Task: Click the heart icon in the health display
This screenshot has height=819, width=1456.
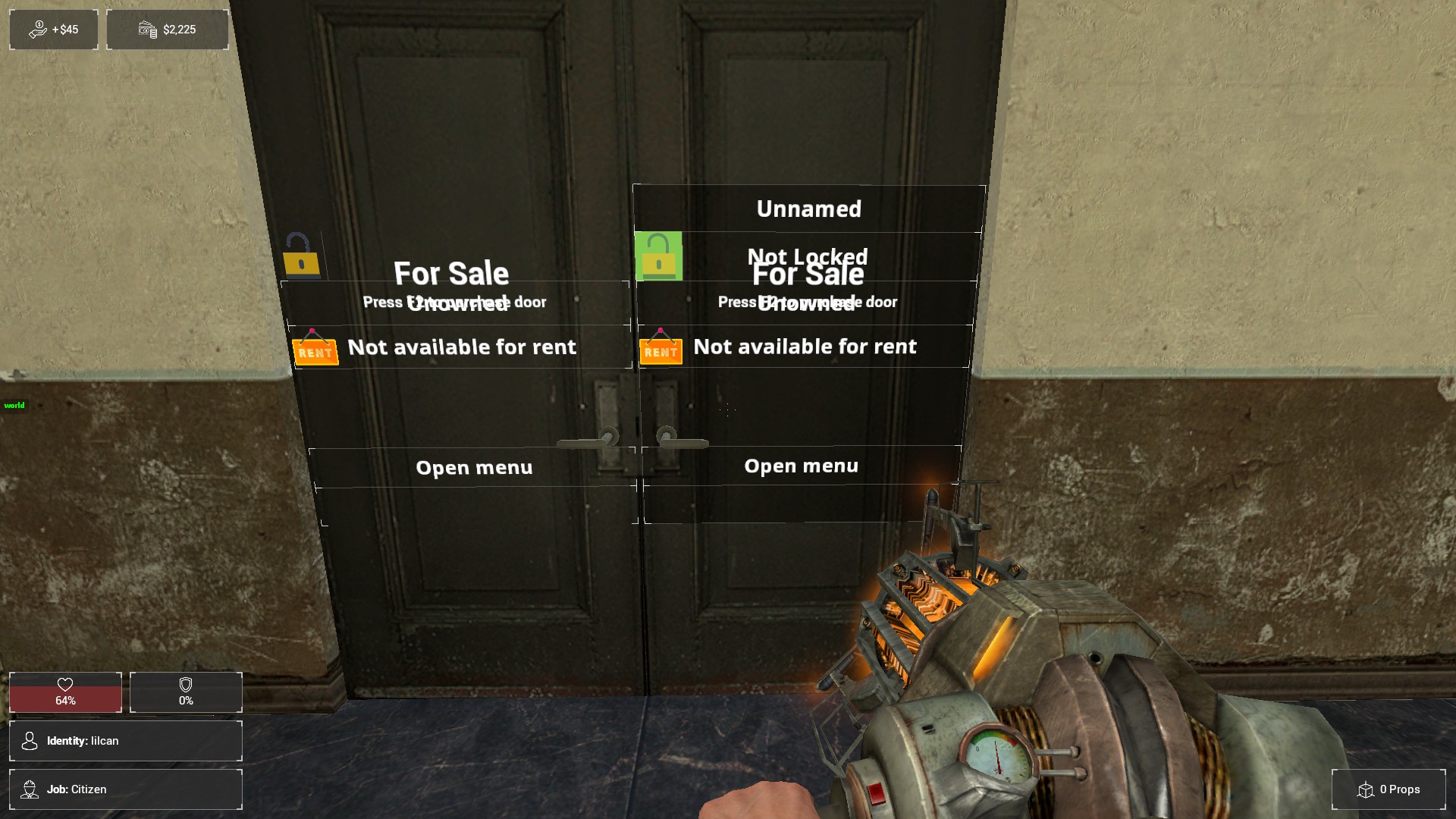Action: 66,685
